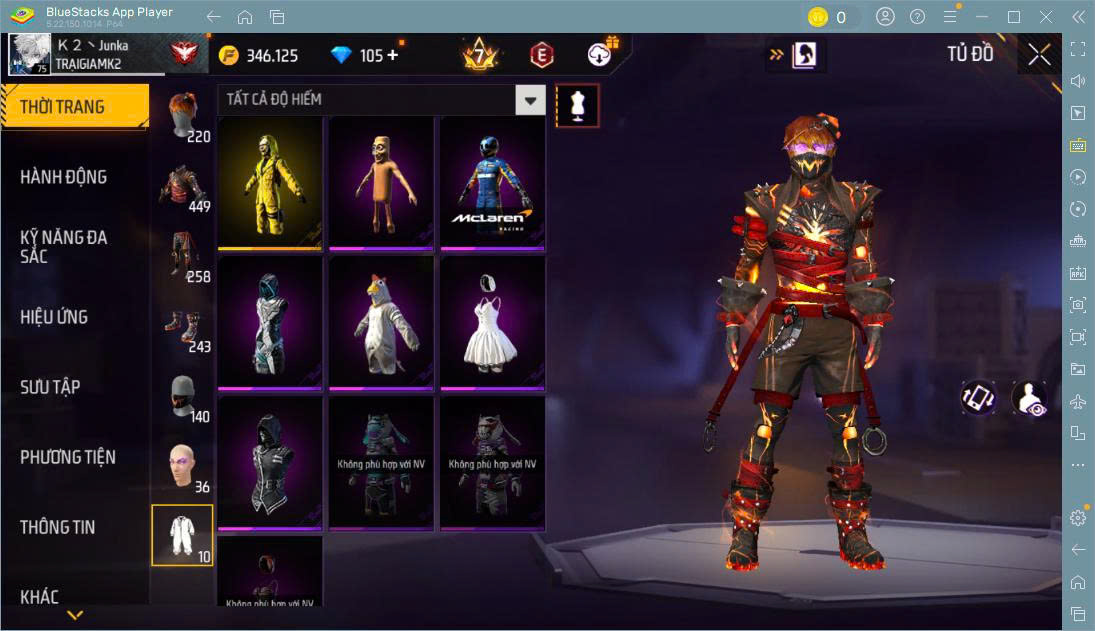The height and width of the screenshot is (631, 1095).
Task: Close the wardrobe with the X button
Action: click(1039, 55)
